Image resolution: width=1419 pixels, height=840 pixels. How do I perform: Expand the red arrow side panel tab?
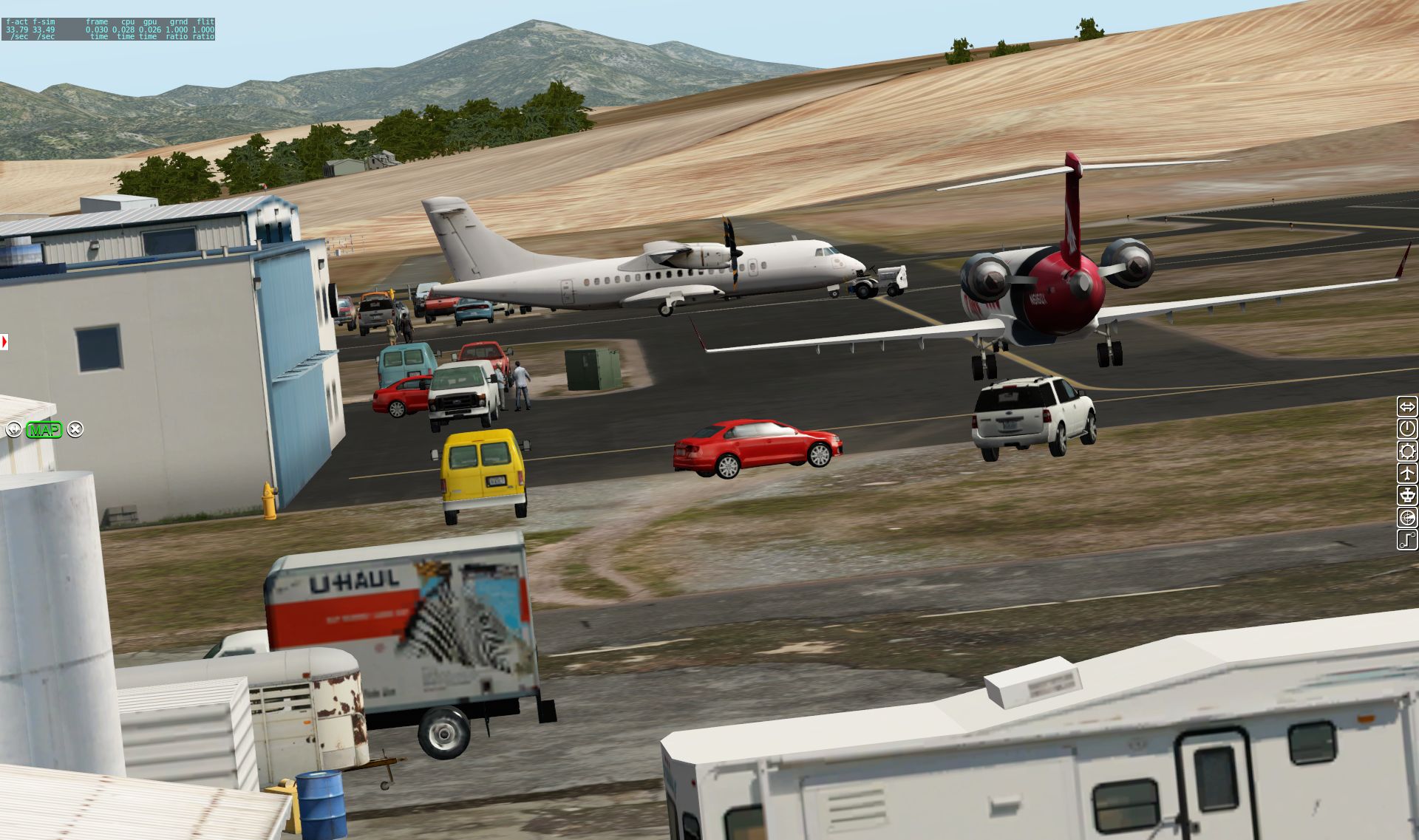tap(4, 342)
